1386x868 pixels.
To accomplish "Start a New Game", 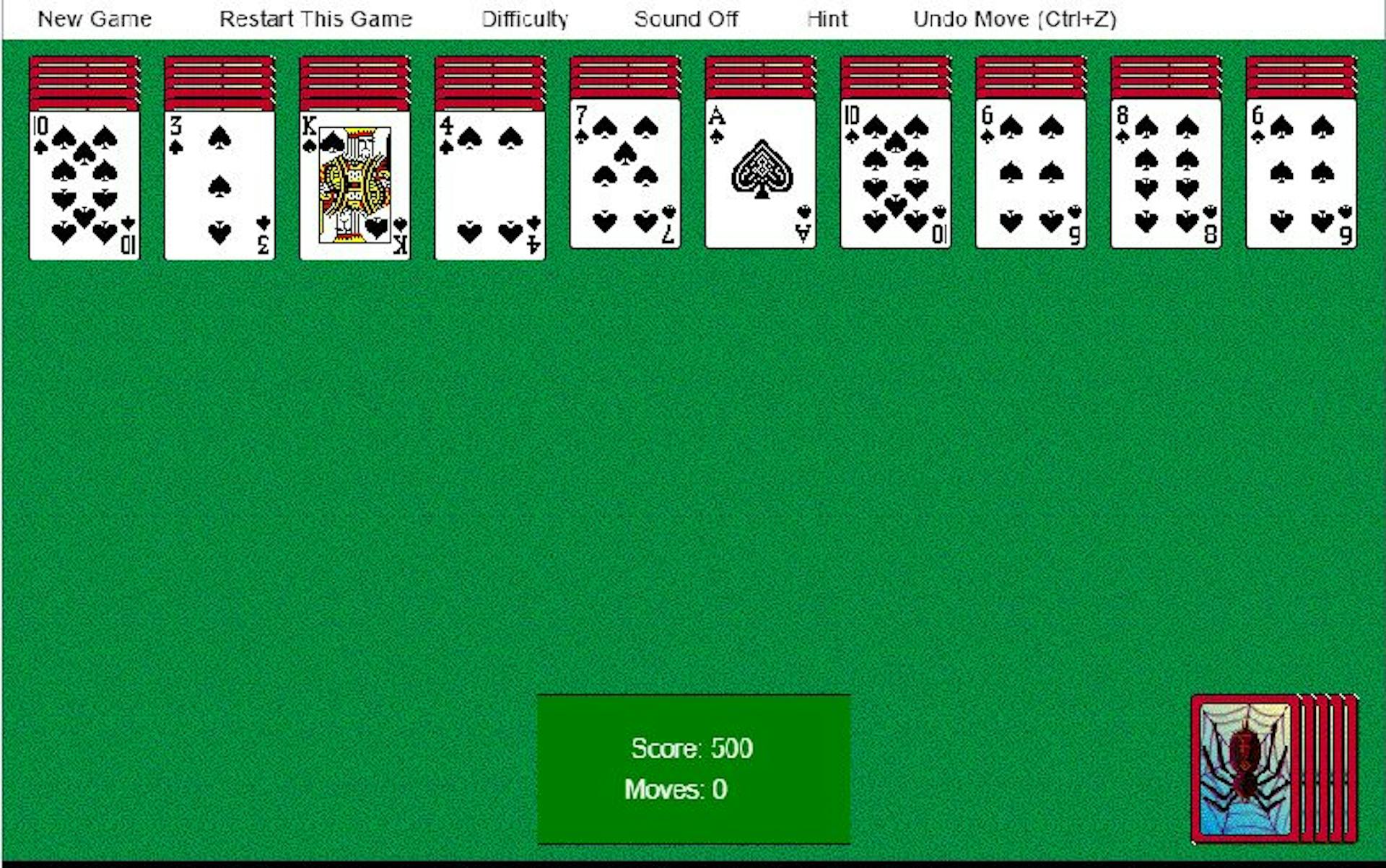I will [95, 19].
